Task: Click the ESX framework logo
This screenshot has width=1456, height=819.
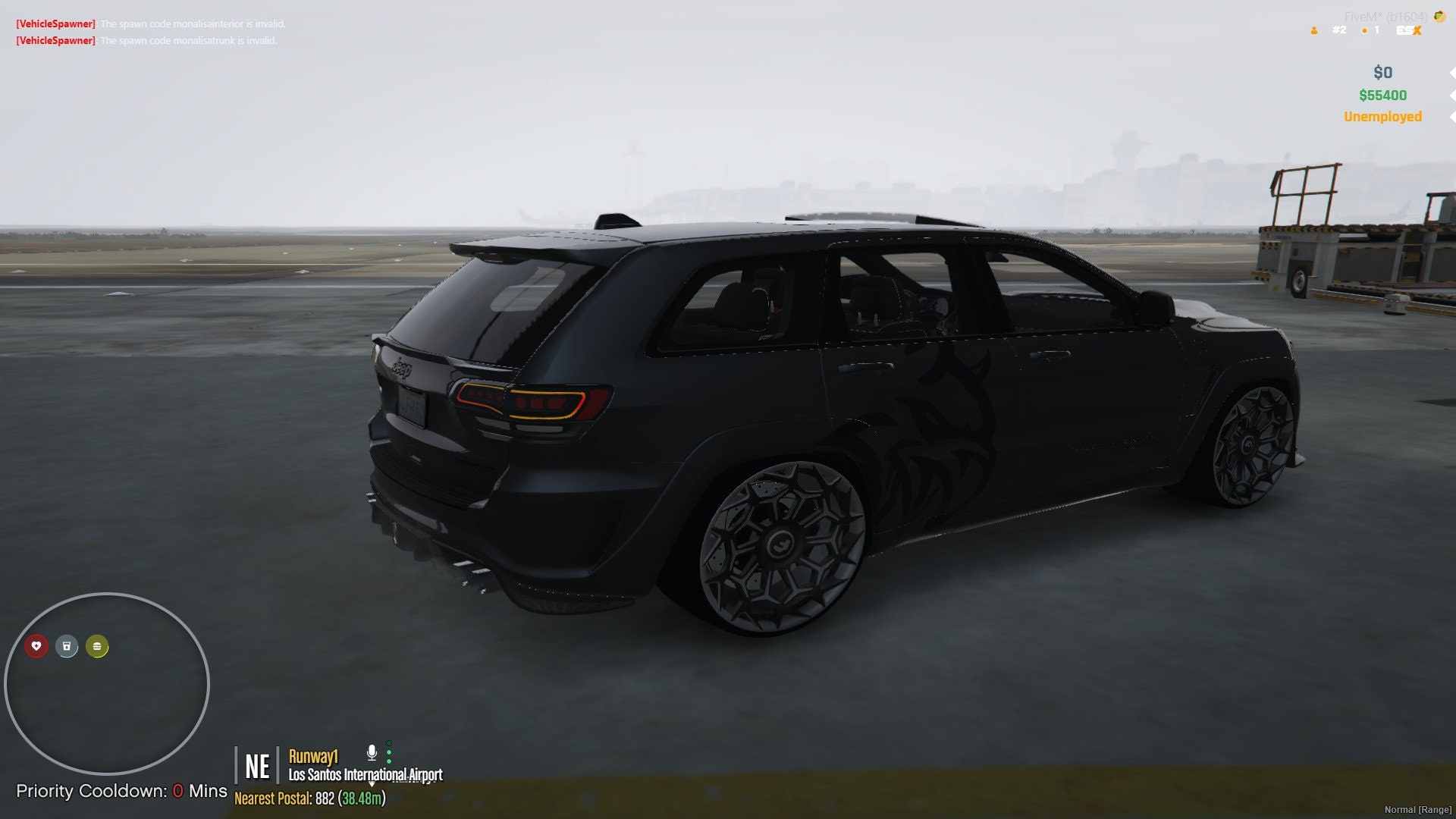Action: tap(1409, 32)
